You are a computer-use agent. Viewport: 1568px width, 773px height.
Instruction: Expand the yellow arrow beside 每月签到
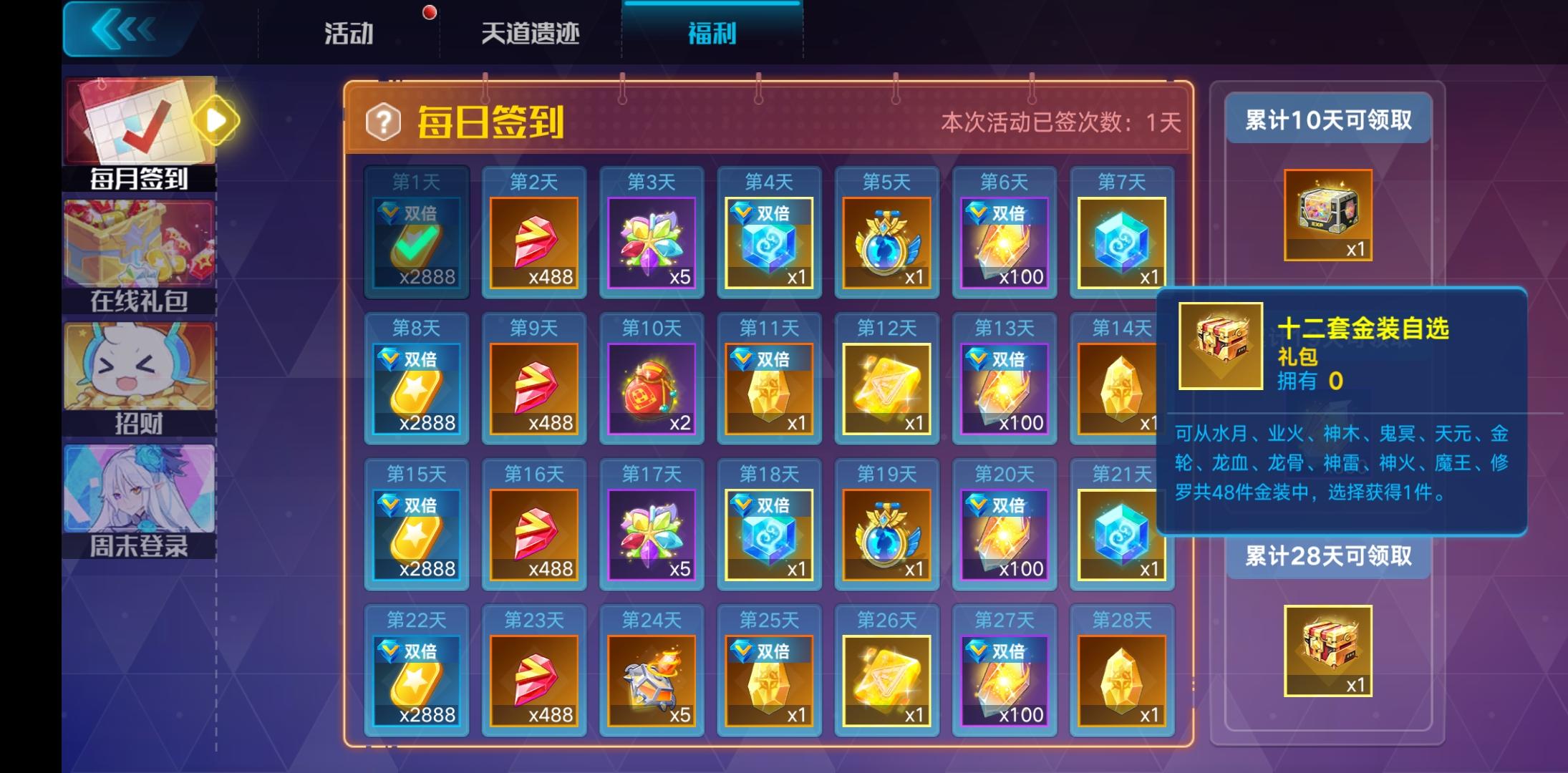(217, 120)
